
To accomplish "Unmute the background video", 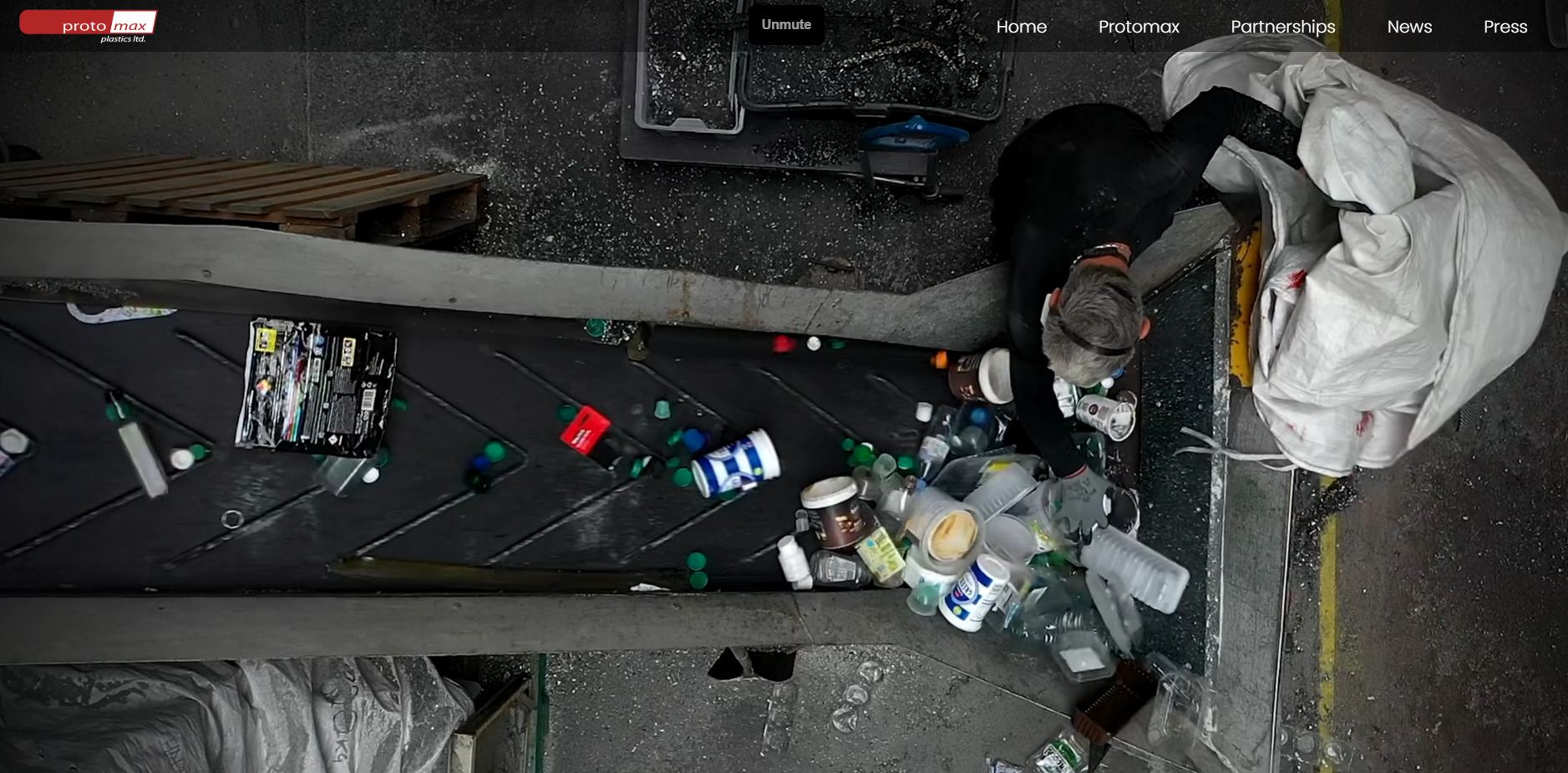I will pos(786,25).
